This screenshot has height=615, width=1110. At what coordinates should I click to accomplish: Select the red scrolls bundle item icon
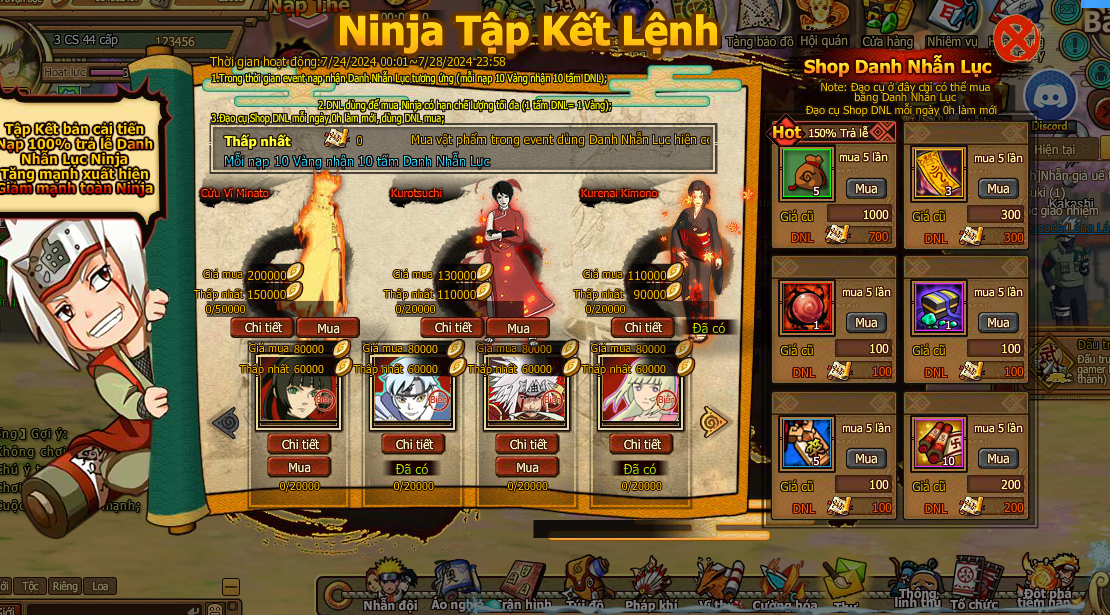[x=939, y=444]
